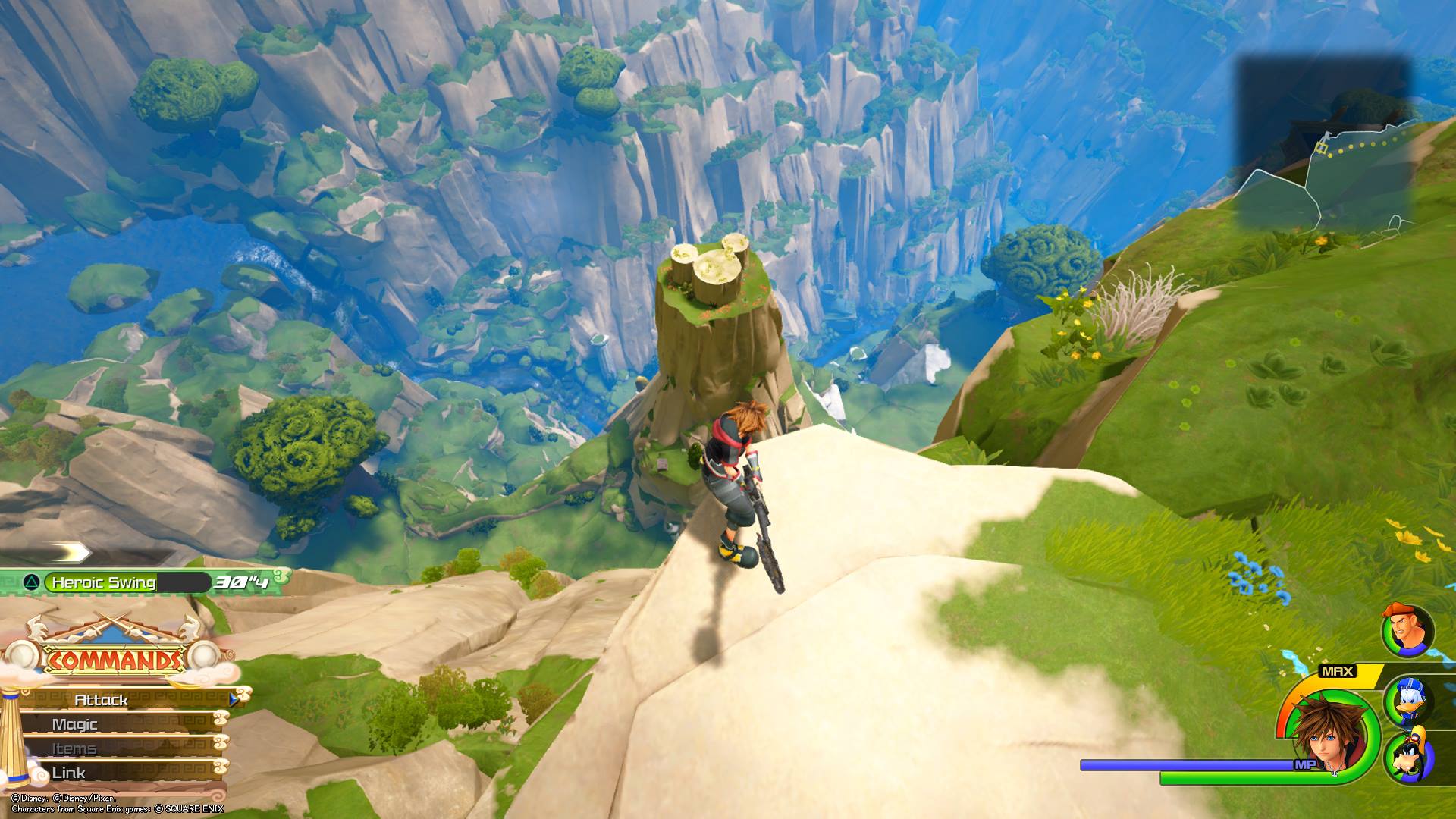
Task: Select the Attack command
Action: click(x=102, y=700)
